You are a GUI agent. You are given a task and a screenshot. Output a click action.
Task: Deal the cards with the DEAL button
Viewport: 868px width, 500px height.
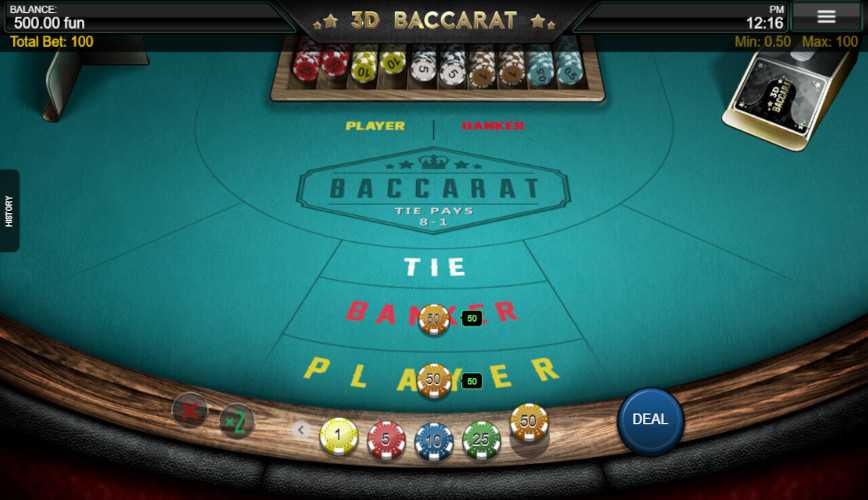coord(650,420)
